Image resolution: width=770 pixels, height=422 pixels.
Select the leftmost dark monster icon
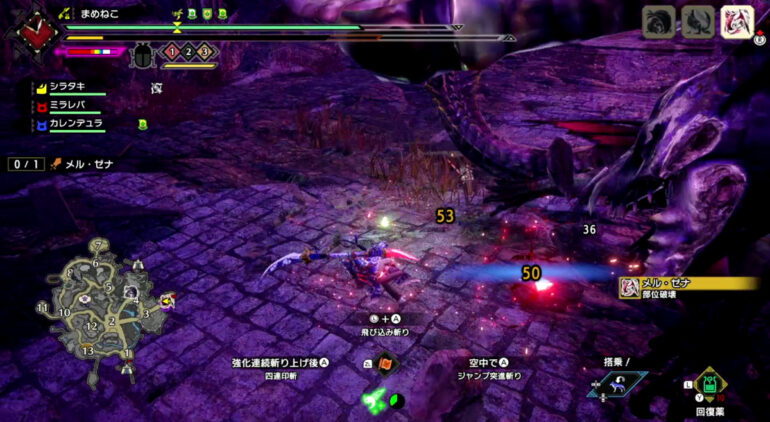click(659, 22)
